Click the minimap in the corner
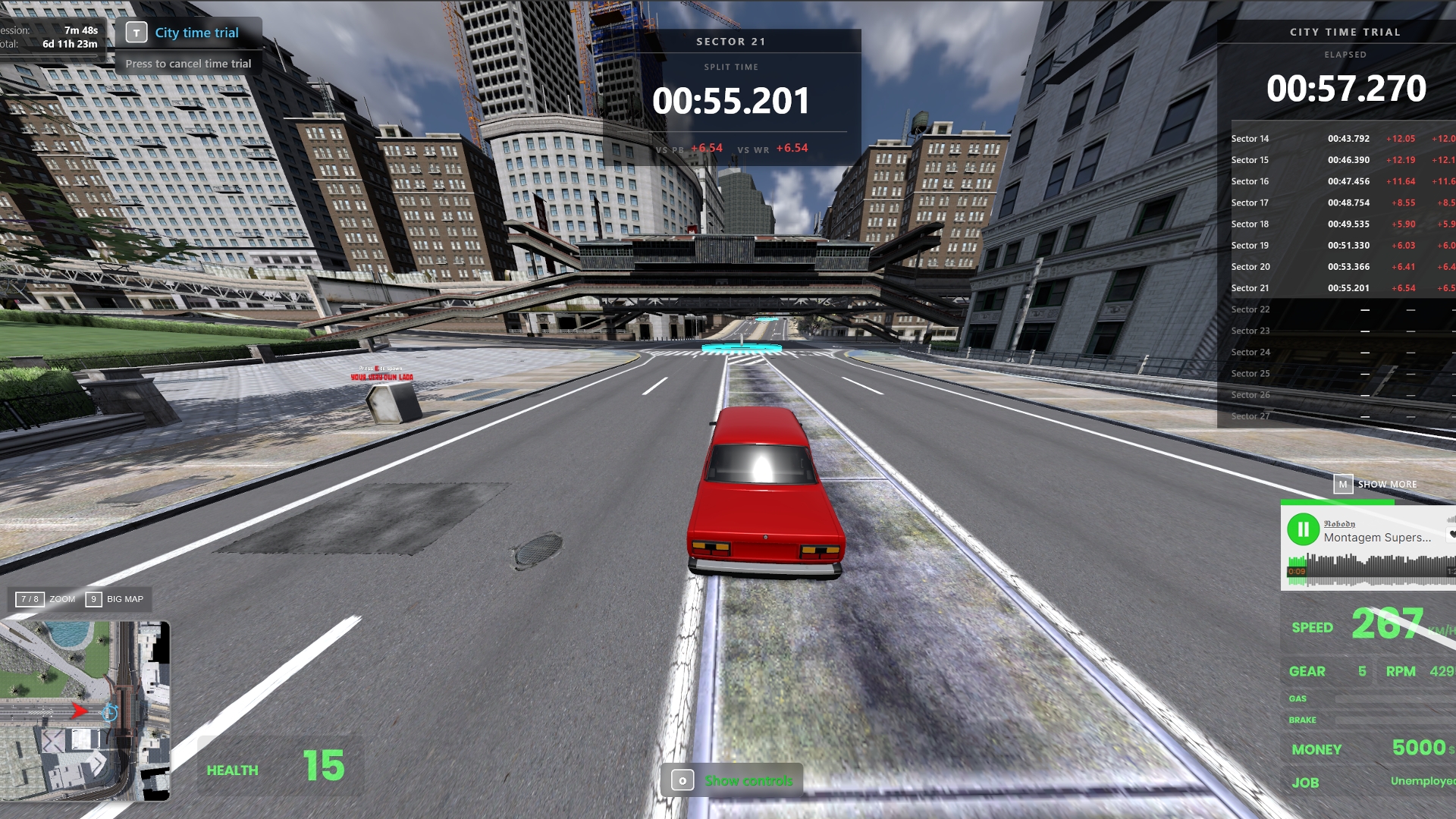Viewport: 1456px width, 819px height. (x=85, y=711)
